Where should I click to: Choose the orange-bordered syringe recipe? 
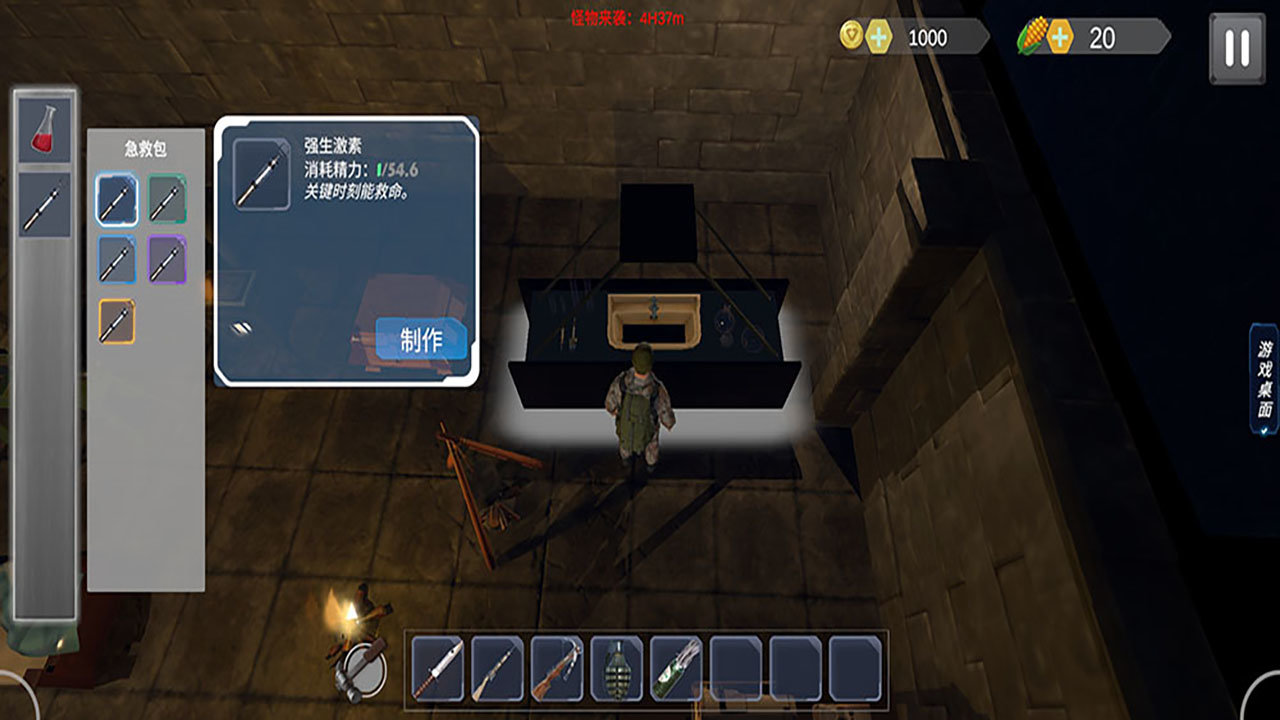coord(117,321)
